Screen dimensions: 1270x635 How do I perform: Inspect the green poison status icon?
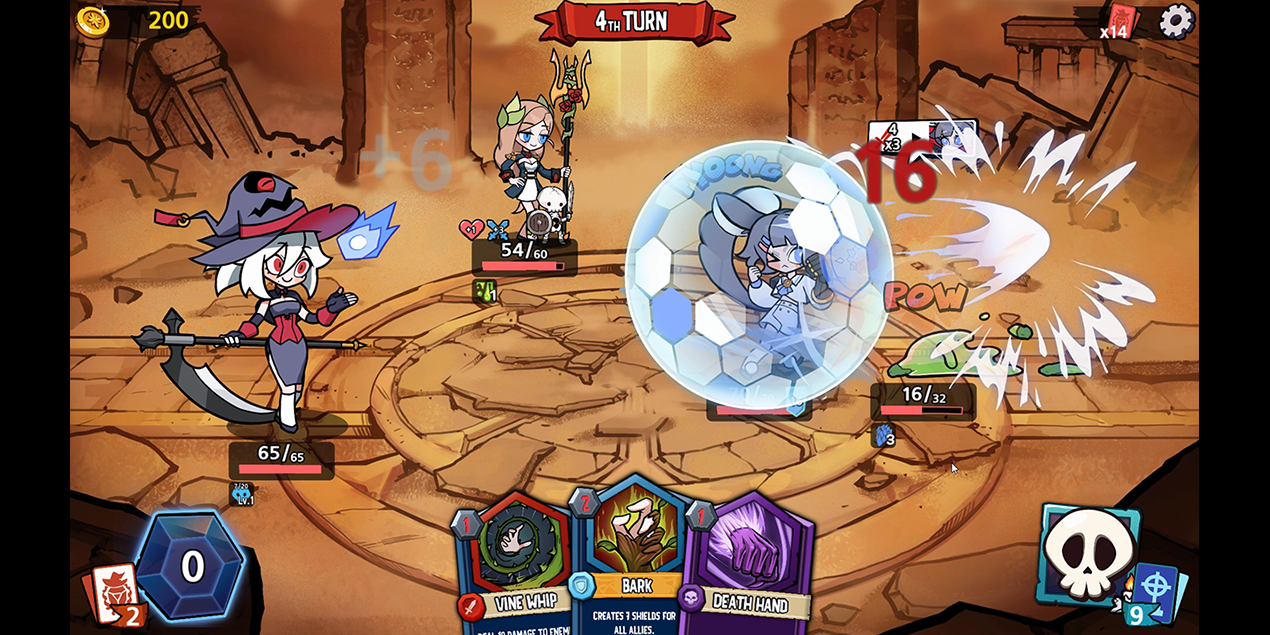tap(484, 291)
